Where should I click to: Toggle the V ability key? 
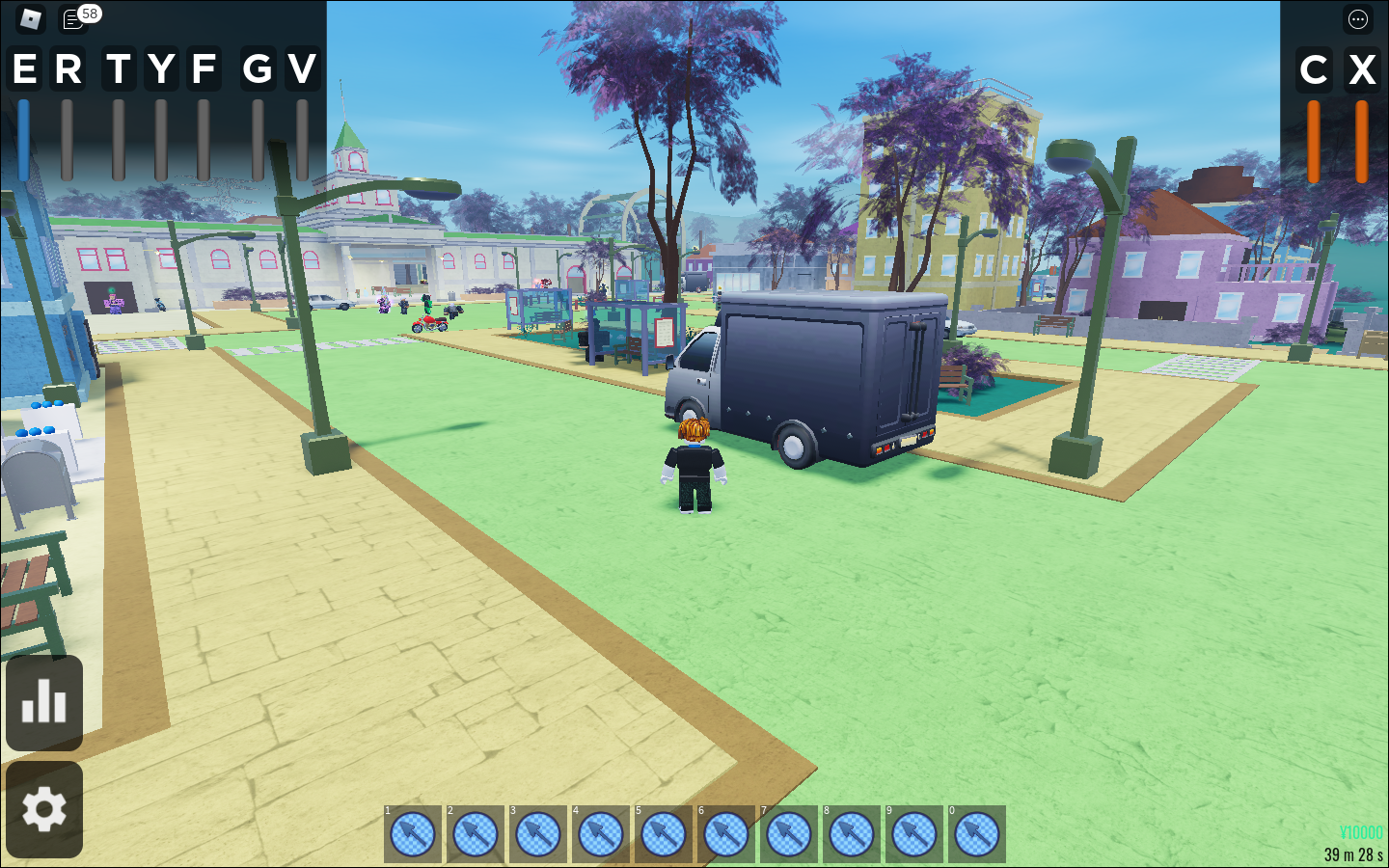click(301, 68)
